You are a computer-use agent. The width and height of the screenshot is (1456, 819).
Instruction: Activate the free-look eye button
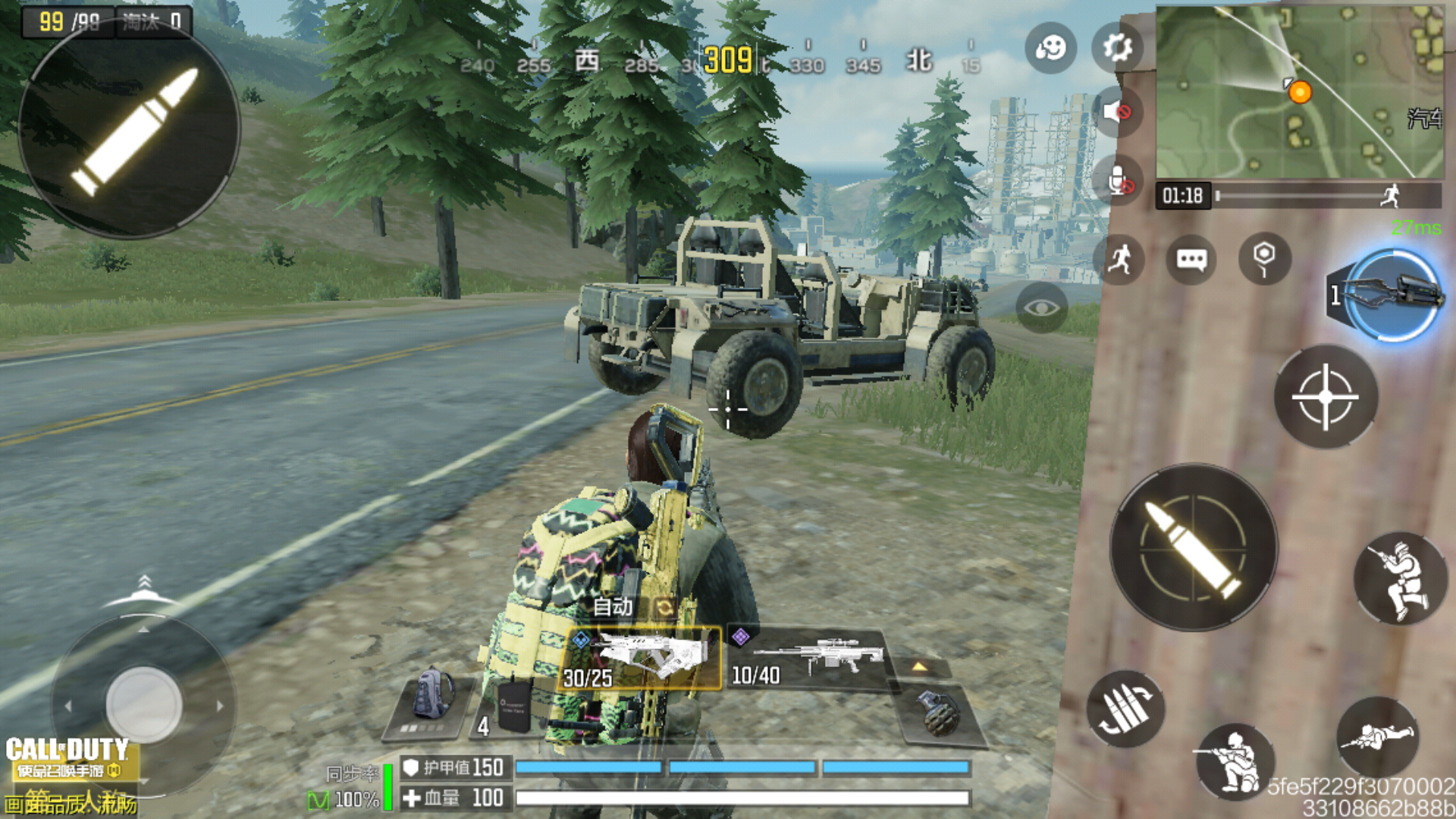[1041, 307]
